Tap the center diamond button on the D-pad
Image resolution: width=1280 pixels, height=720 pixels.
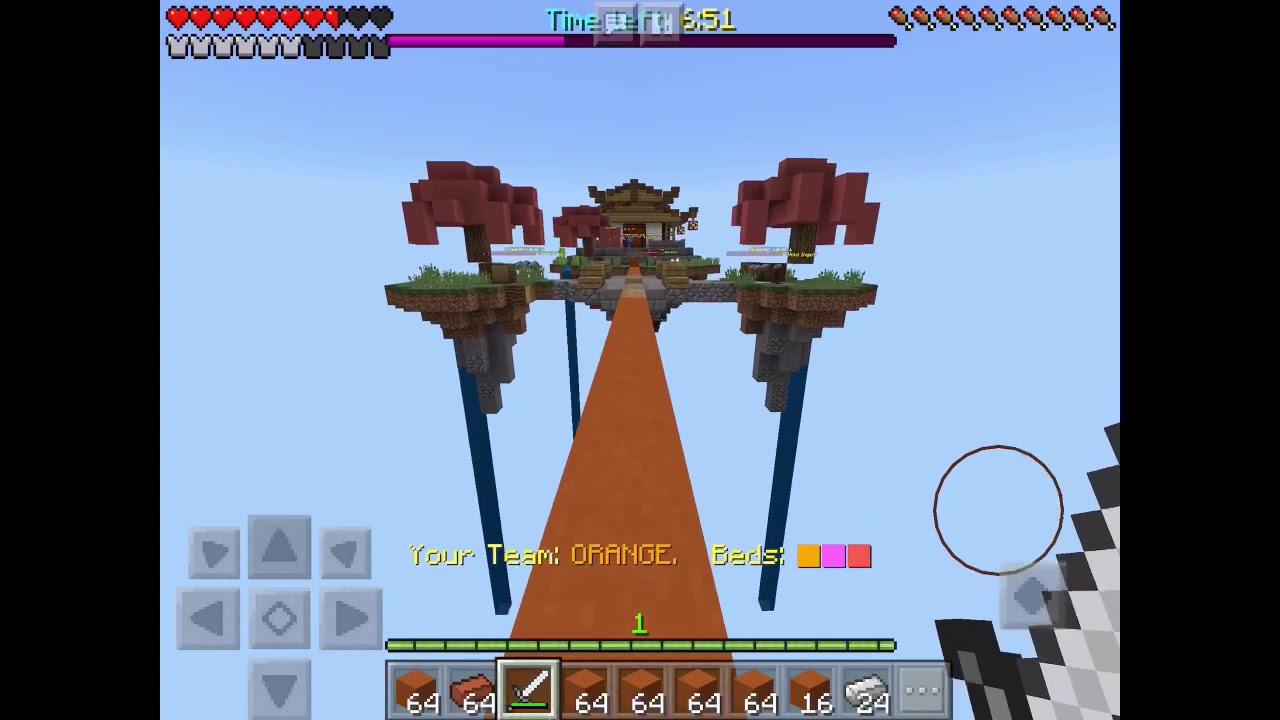click(x=279, y=617)
